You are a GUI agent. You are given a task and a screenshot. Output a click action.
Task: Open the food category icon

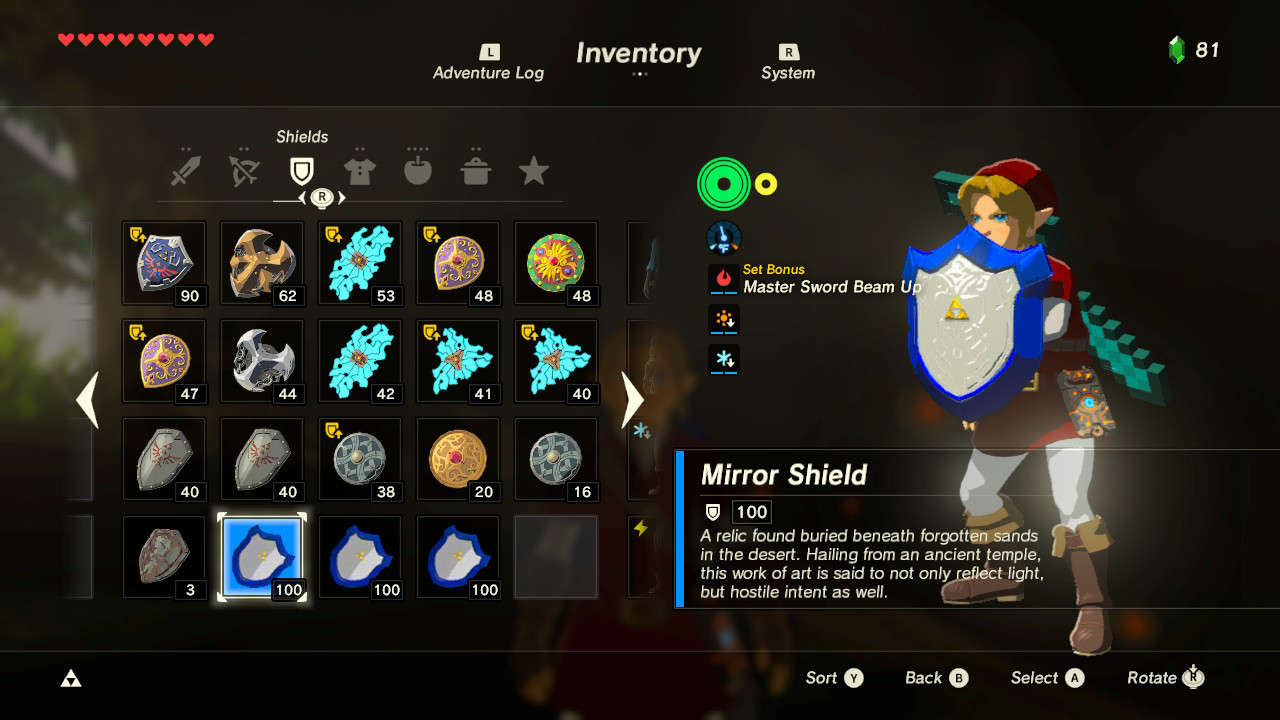click(x=418, y=168)
